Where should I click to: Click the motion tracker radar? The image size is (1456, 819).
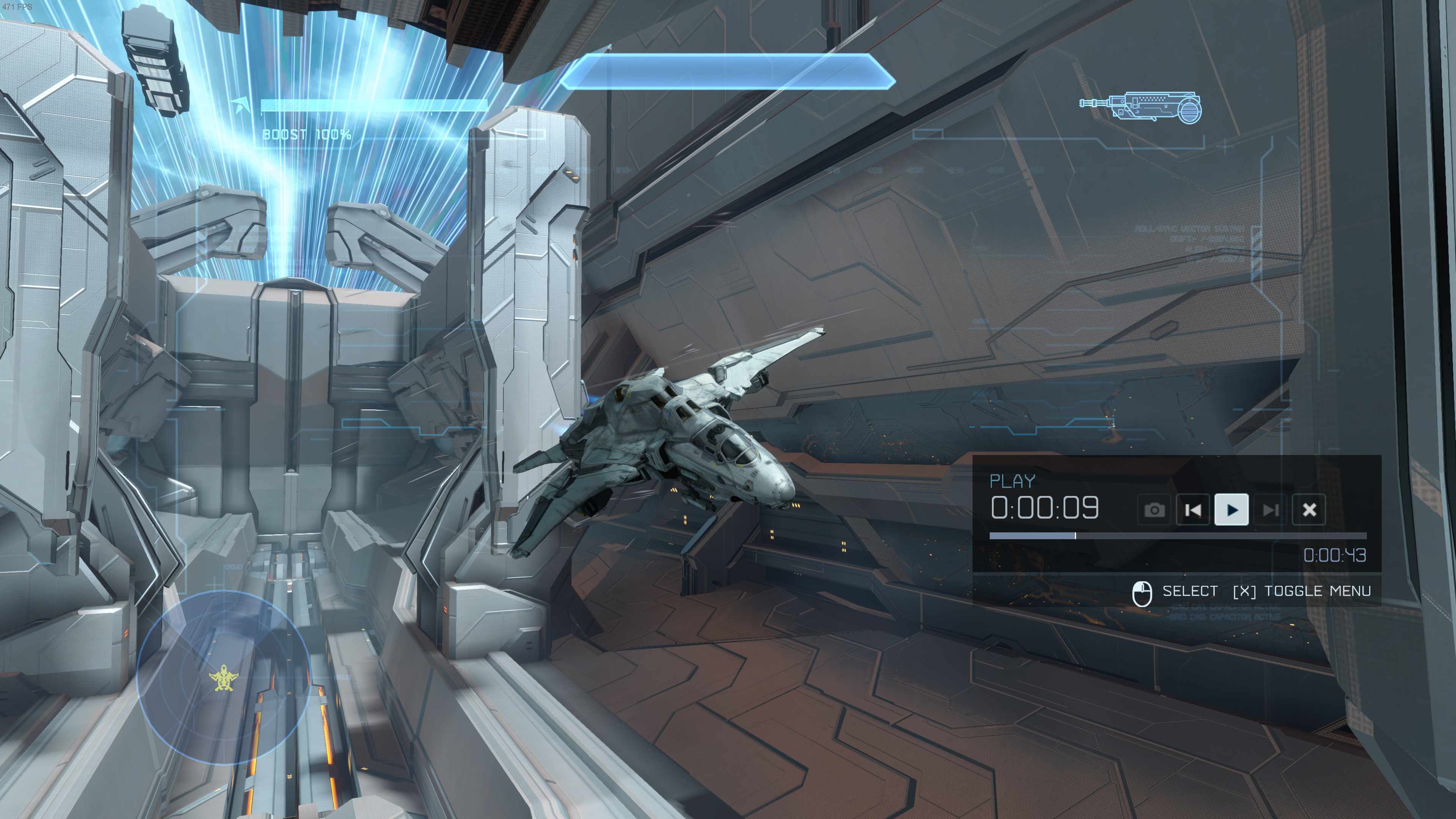click(x=223, y=676)
